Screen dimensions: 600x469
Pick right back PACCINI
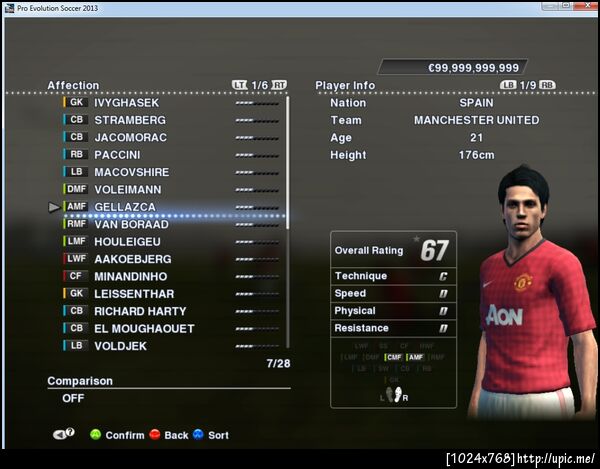pyautogui.click(x=117, y=155)
